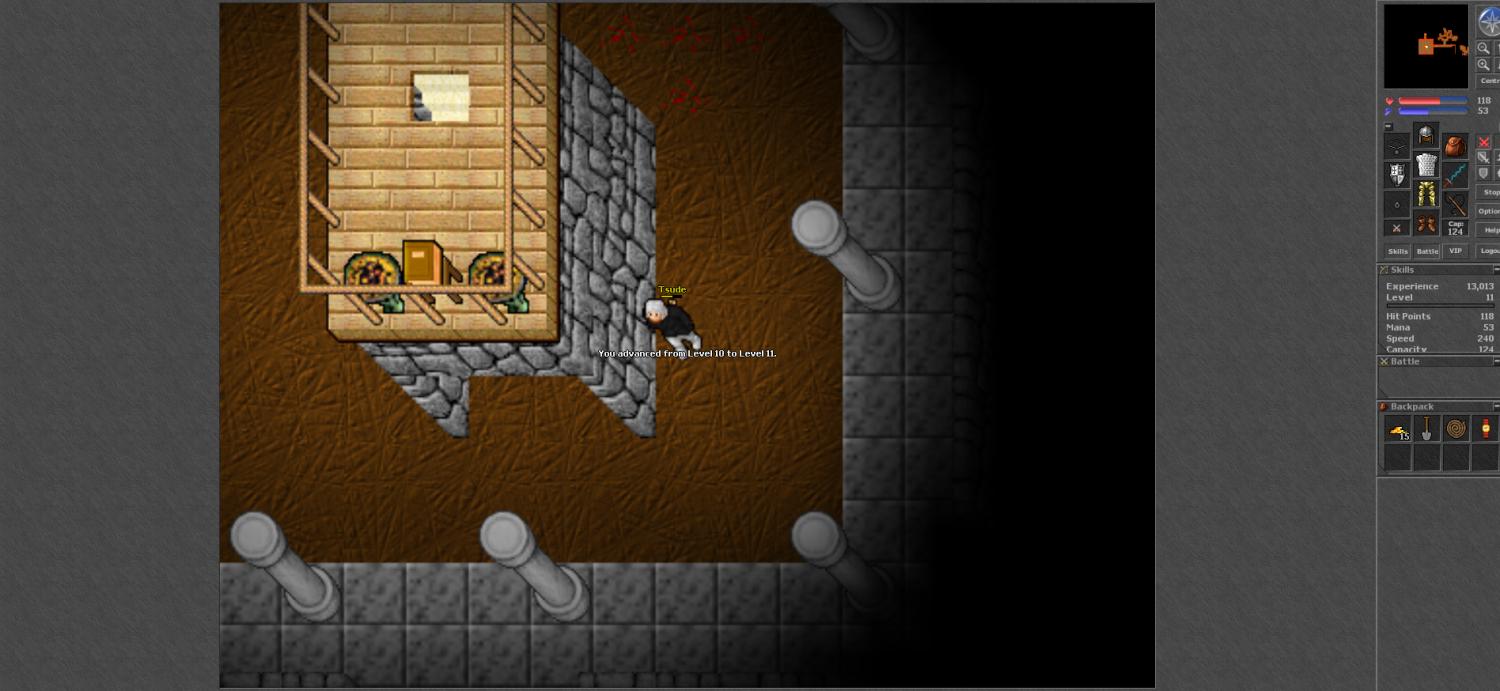Click the Logout button
Image resolution: width=1500 pixels, height=691 pixels.
pyautogui.click(x=1488, y=251)
